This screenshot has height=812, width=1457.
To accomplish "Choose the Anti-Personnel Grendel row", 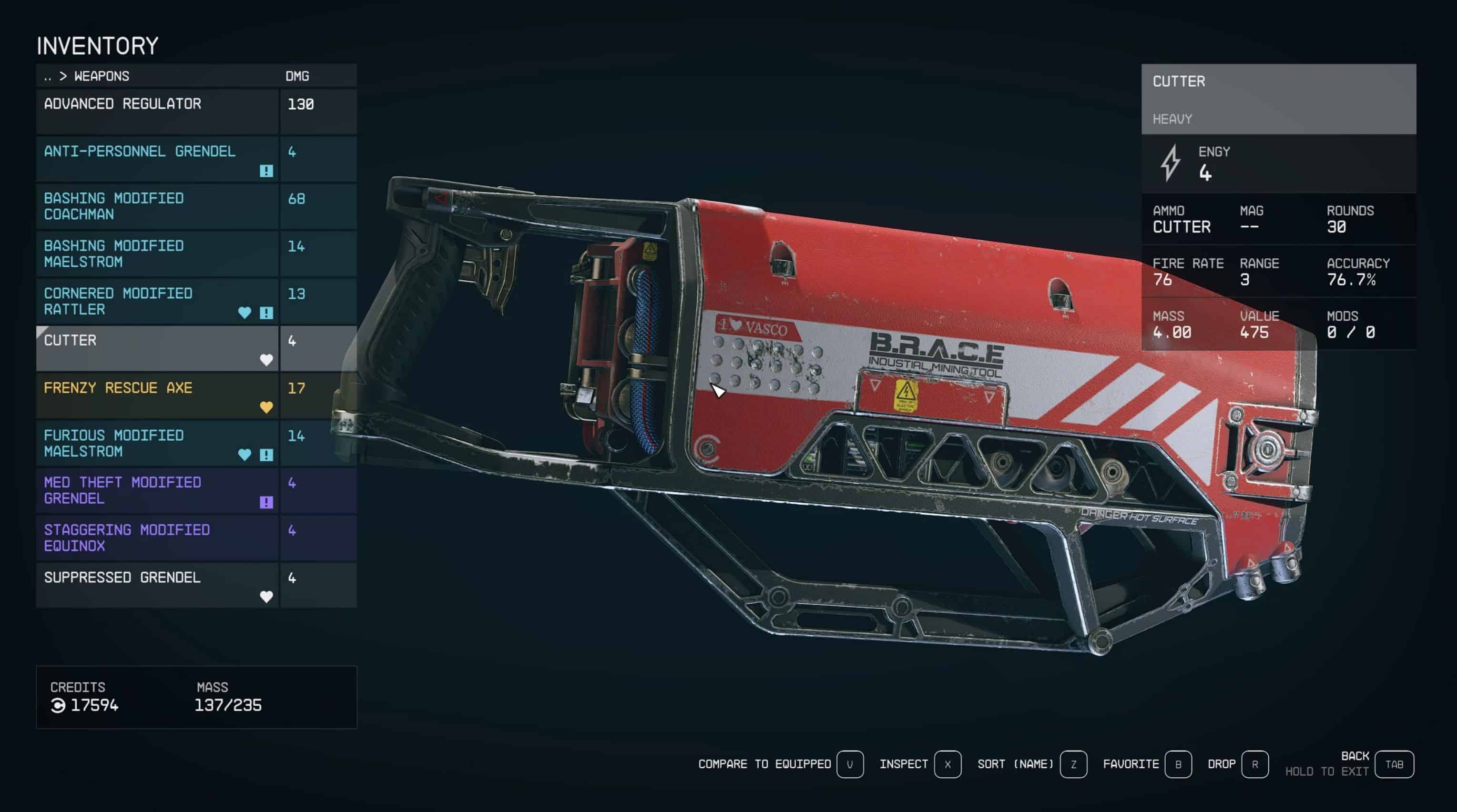I will tap(157, 158).
